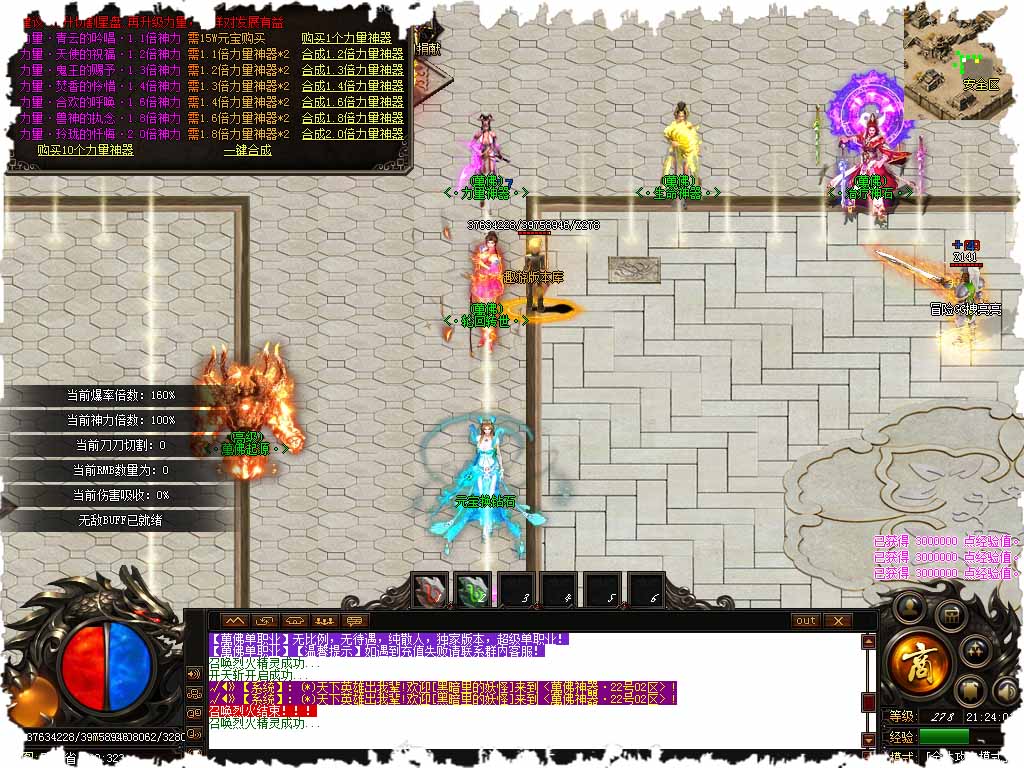This screenshot has width=1024, height=768.
Task: Choose 合成1.2倍力量神器 in the panel
Action: tap(352, 55)
